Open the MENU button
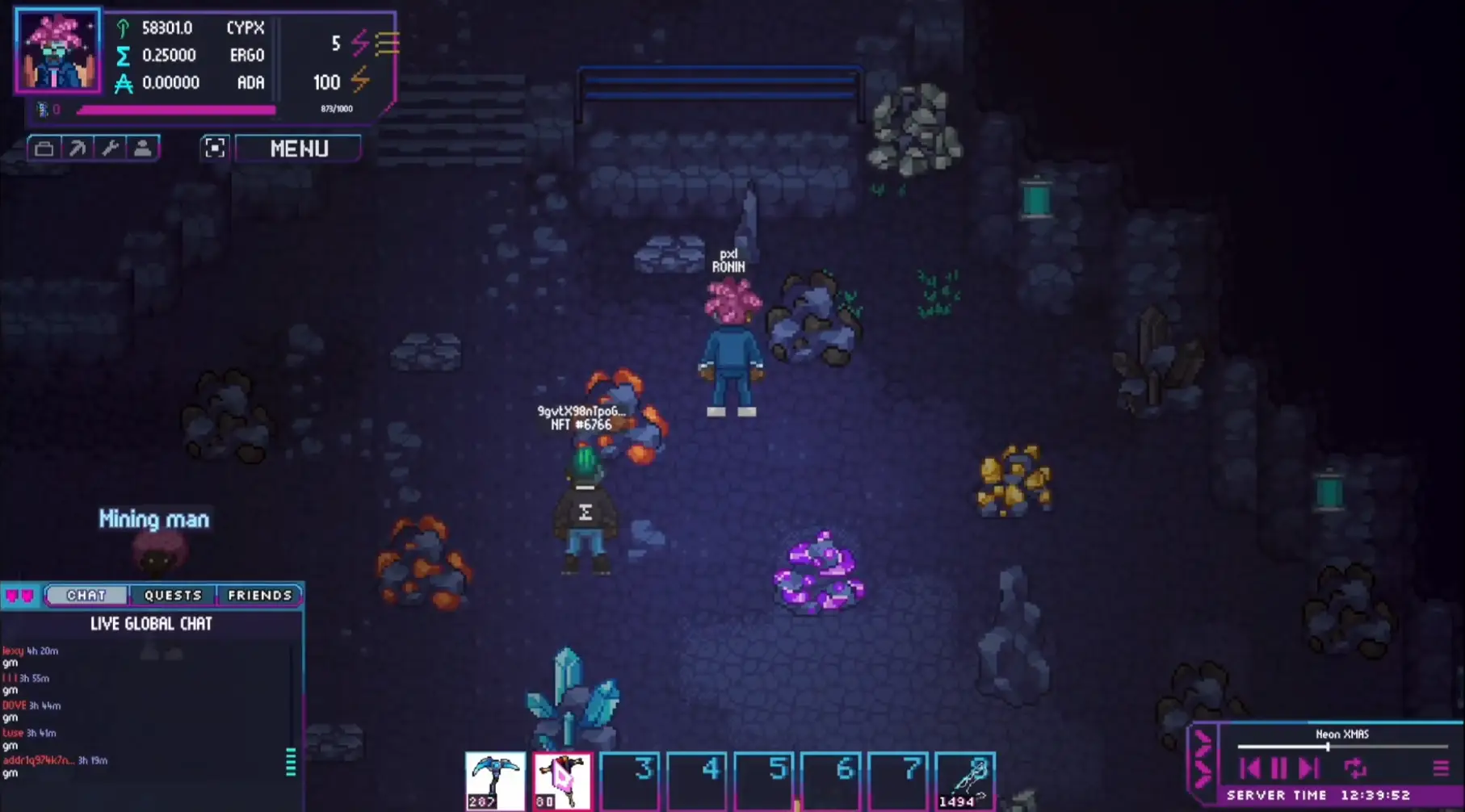This screenshot has width=1465, height=812. point(298,149)
